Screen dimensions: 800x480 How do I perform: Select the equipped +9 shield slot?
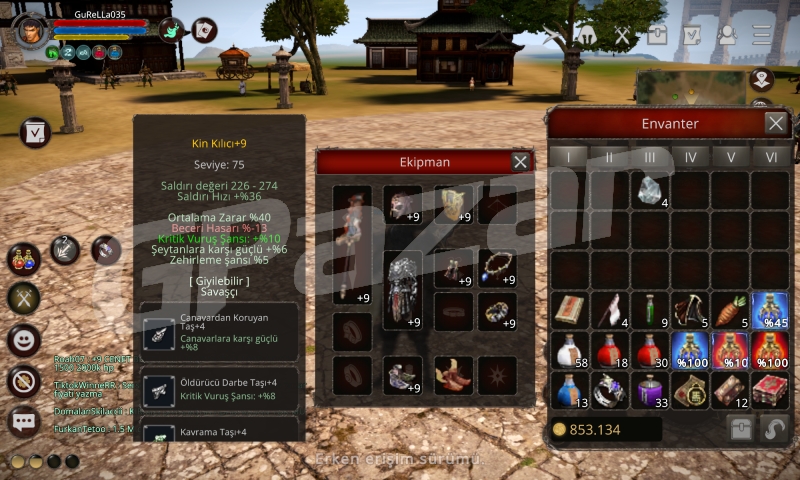(x=453, y=205)
